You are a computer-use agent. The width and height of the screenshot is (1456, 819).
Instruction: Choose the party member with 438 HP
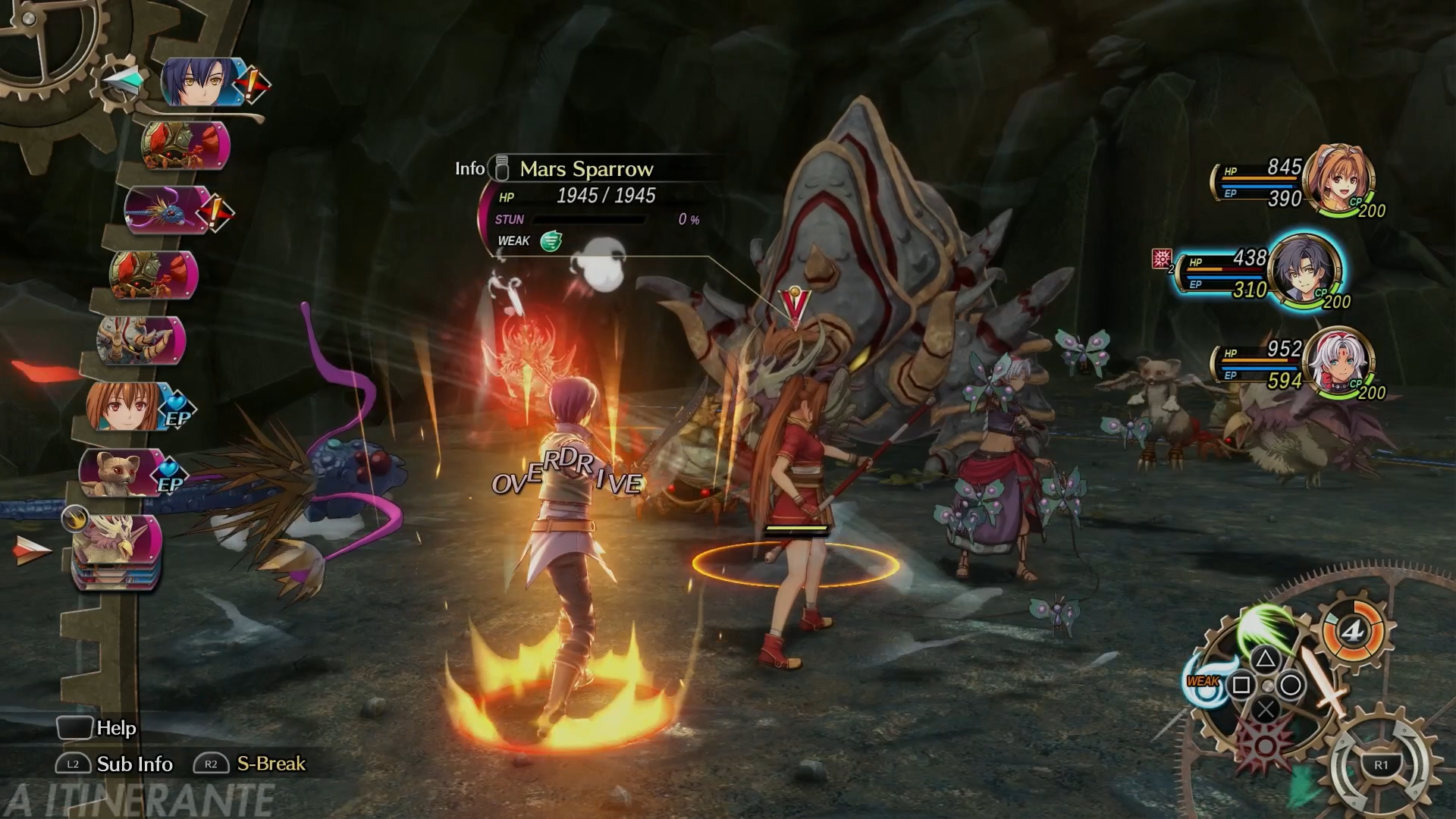[1303, 271]
